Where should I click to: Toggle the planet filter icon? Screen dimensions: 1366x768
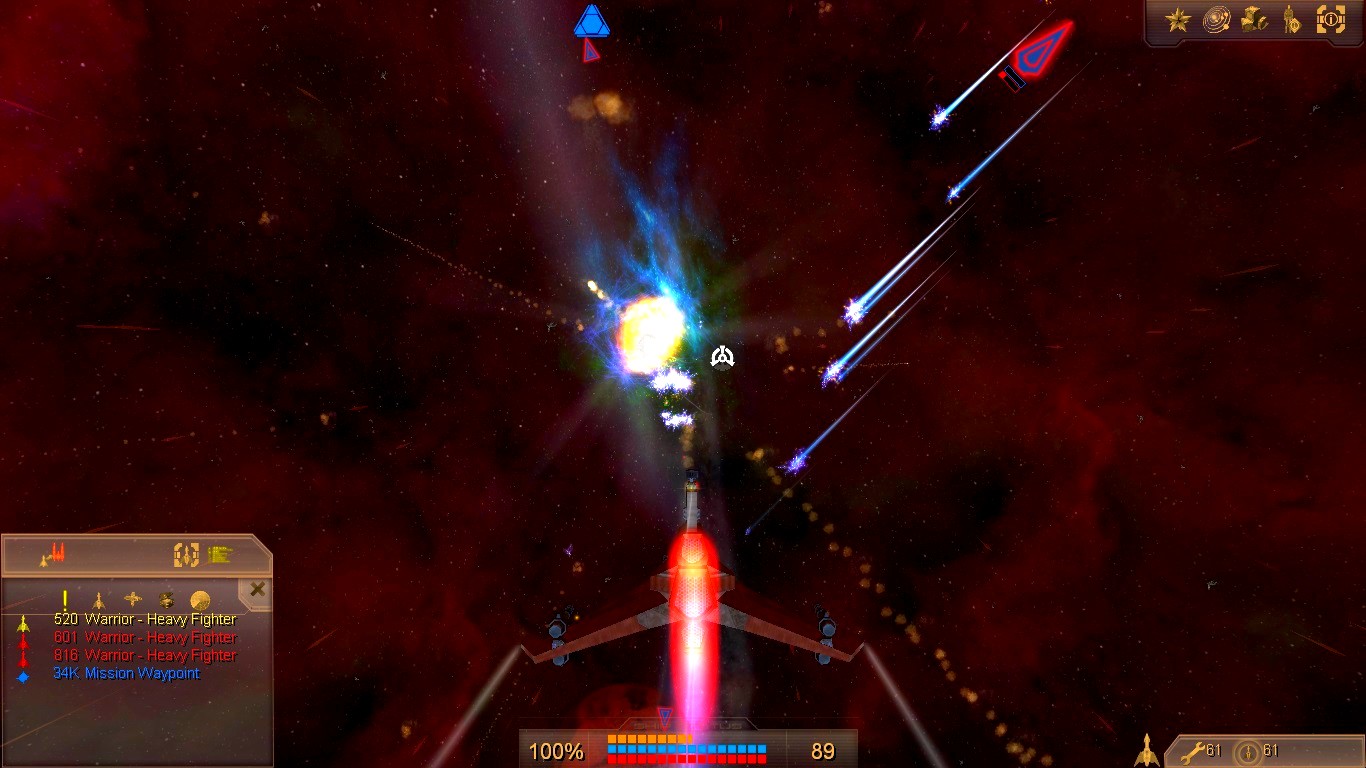pos(200,600)
